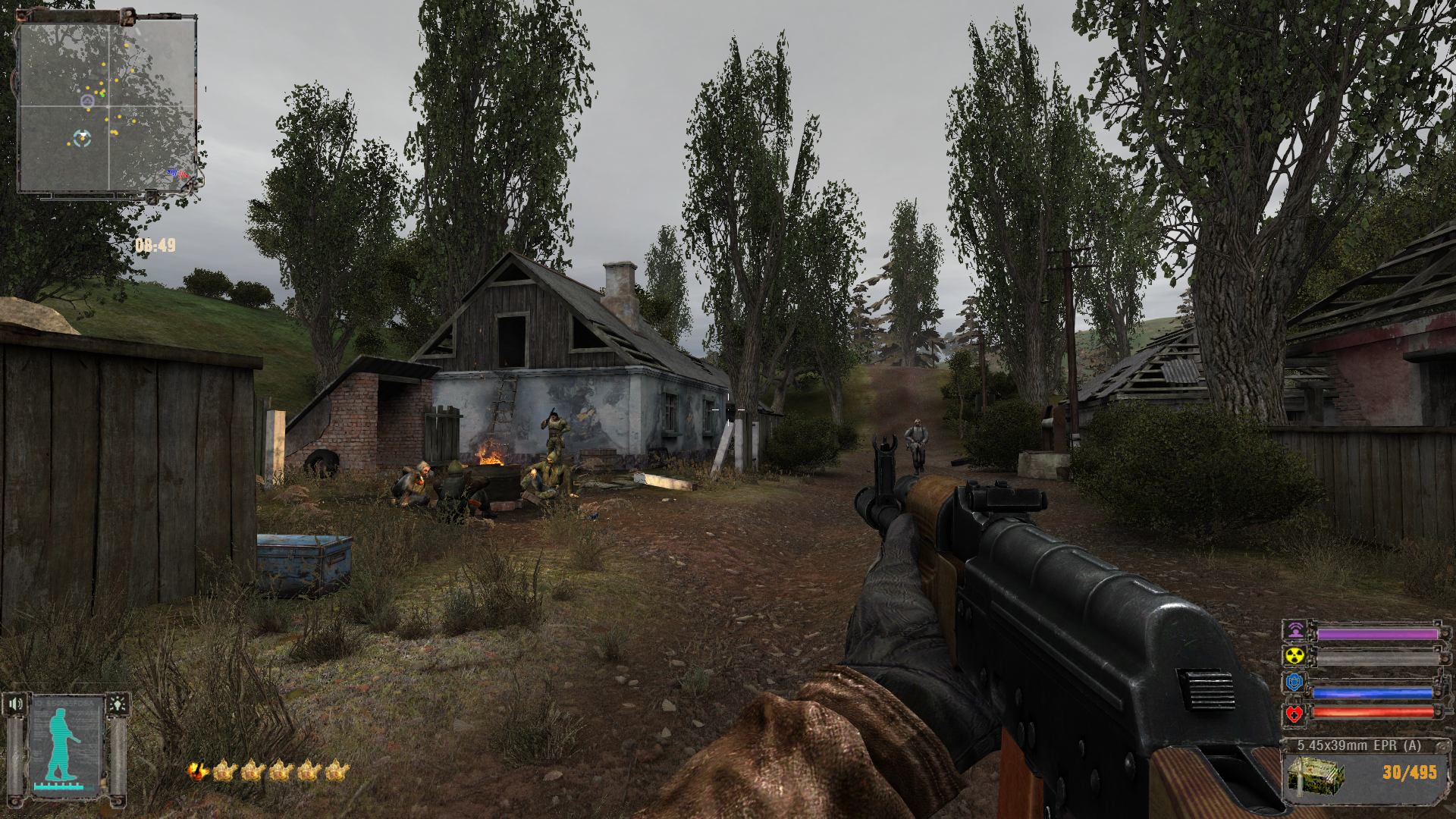Click the green dot on the minimap
1456x819 pixels.
102,94
